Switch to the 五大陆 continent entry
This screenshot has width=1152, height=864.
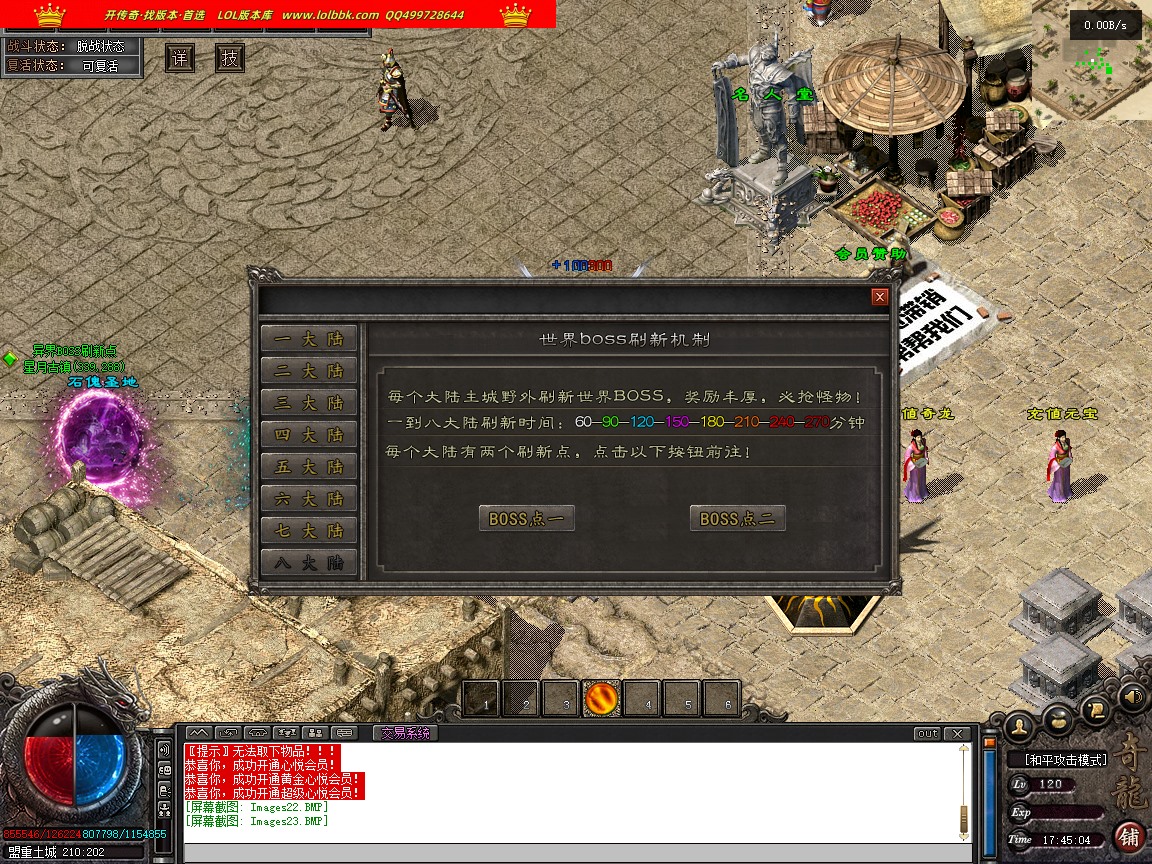pos(308,467)
